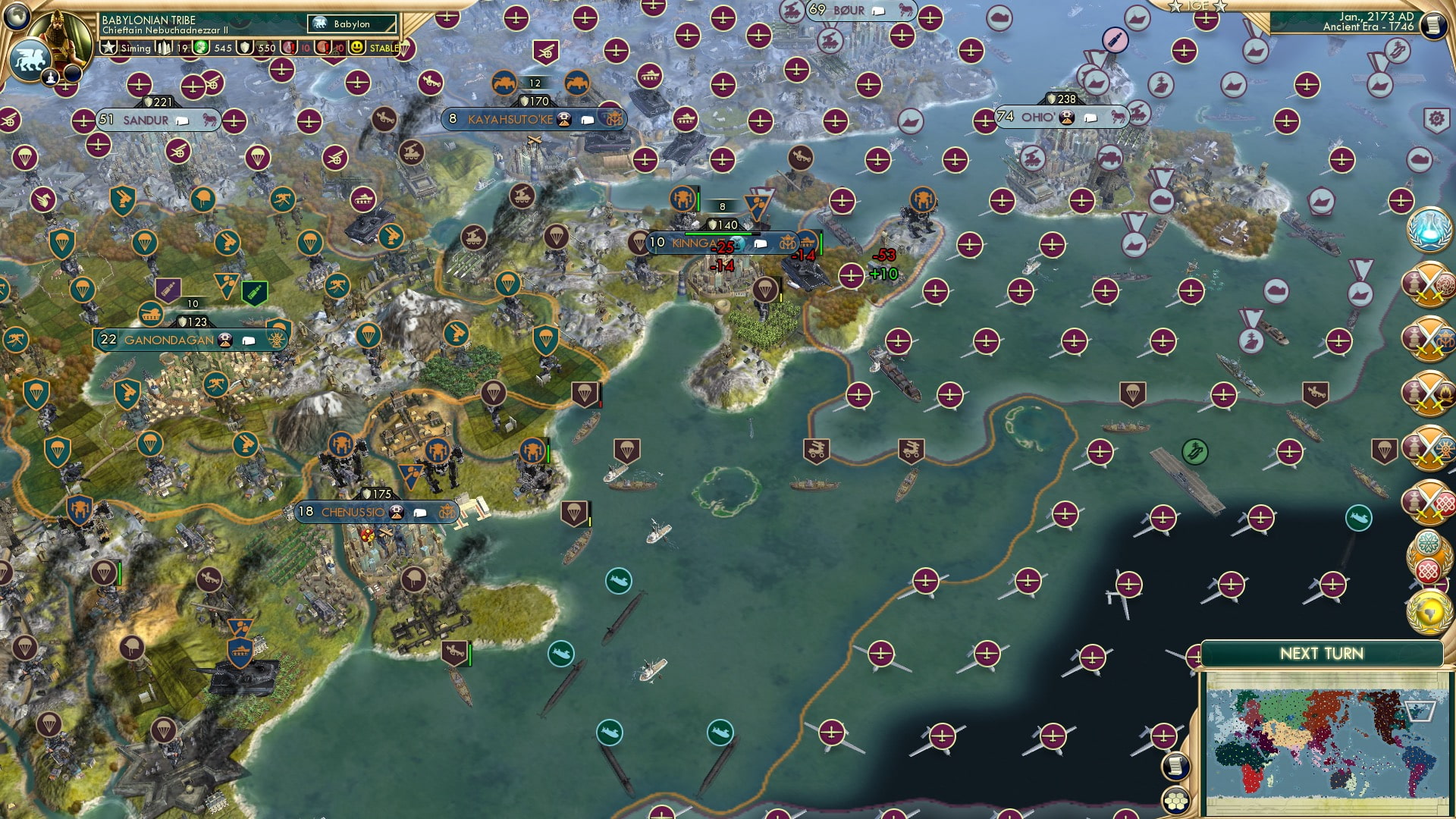This screenshot has height=819, width=1456.
Task: Click the green science icon in the status bar
Action: pos(200,48)
